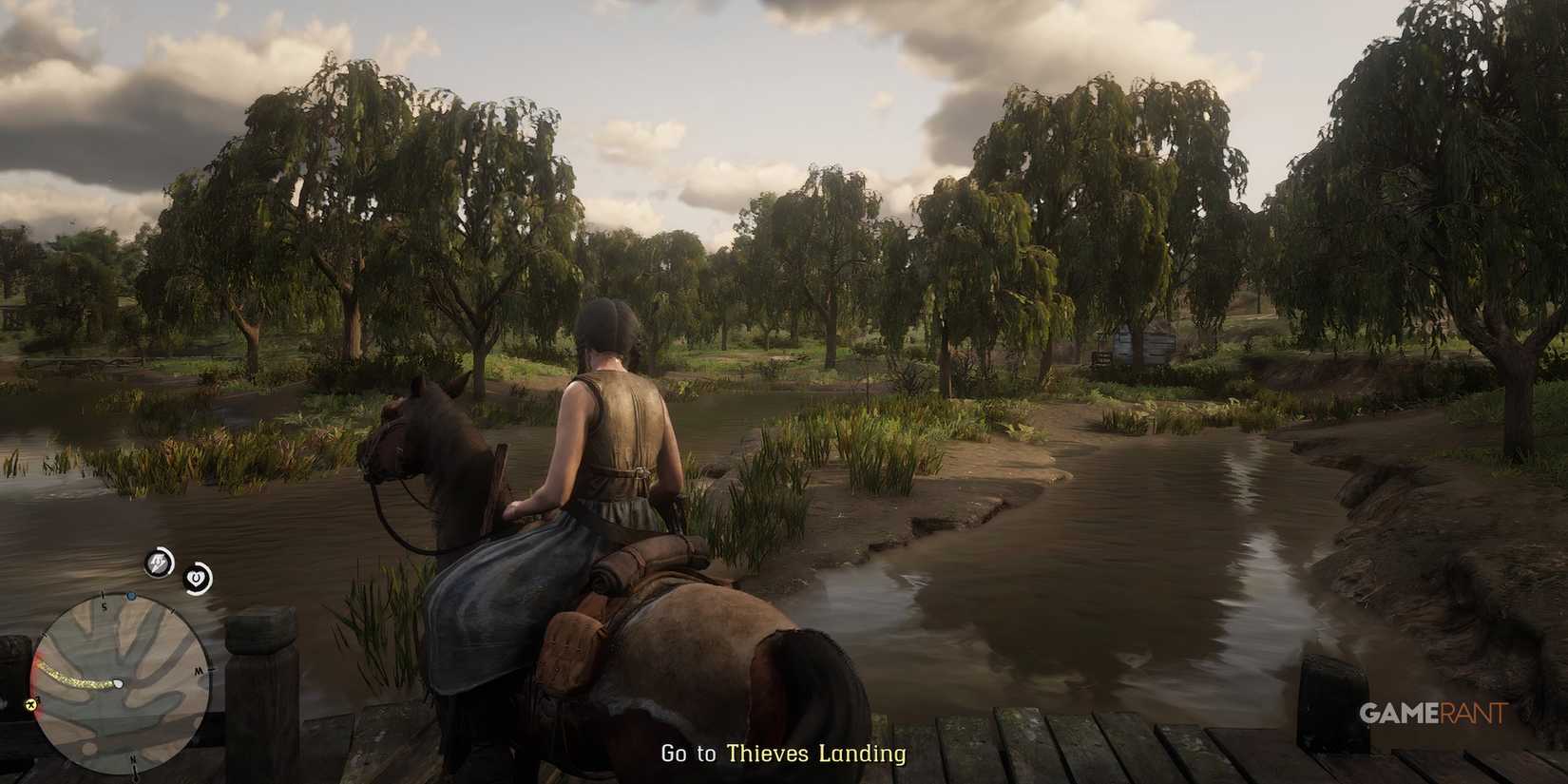Click the white player arrow on the minimap
This screenshot has height=784, width=1568.
click(118, 682)
